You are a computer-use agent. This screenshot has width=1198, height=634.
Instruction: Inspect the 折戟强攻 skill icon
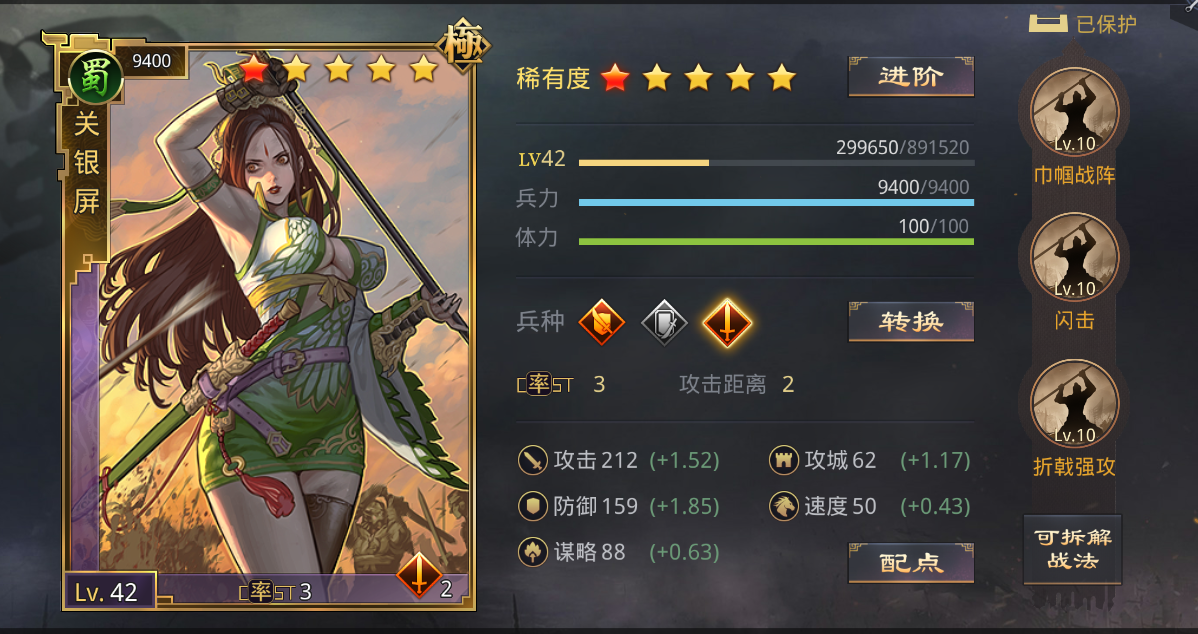pyautogui.click(x=1074, y=405)
